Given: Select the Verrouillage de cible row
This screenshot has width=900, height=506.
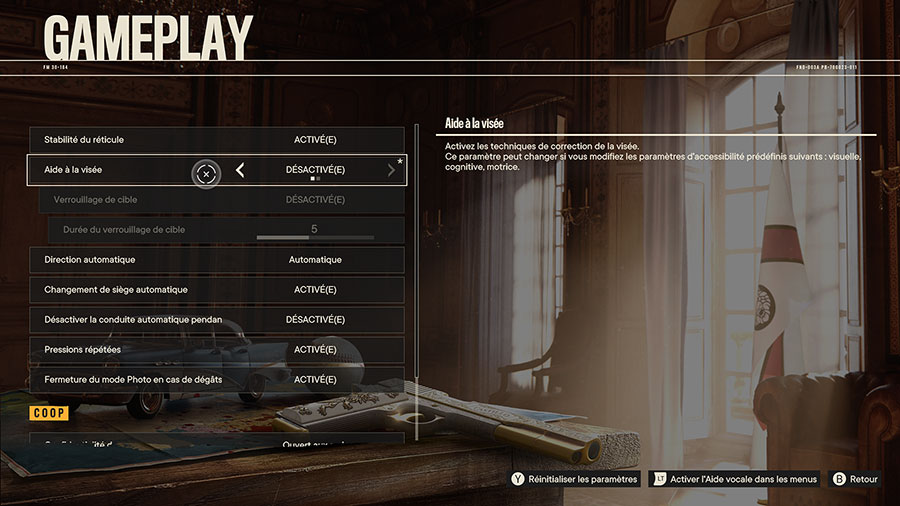Looking at the screenshot, I should point(222,200).
